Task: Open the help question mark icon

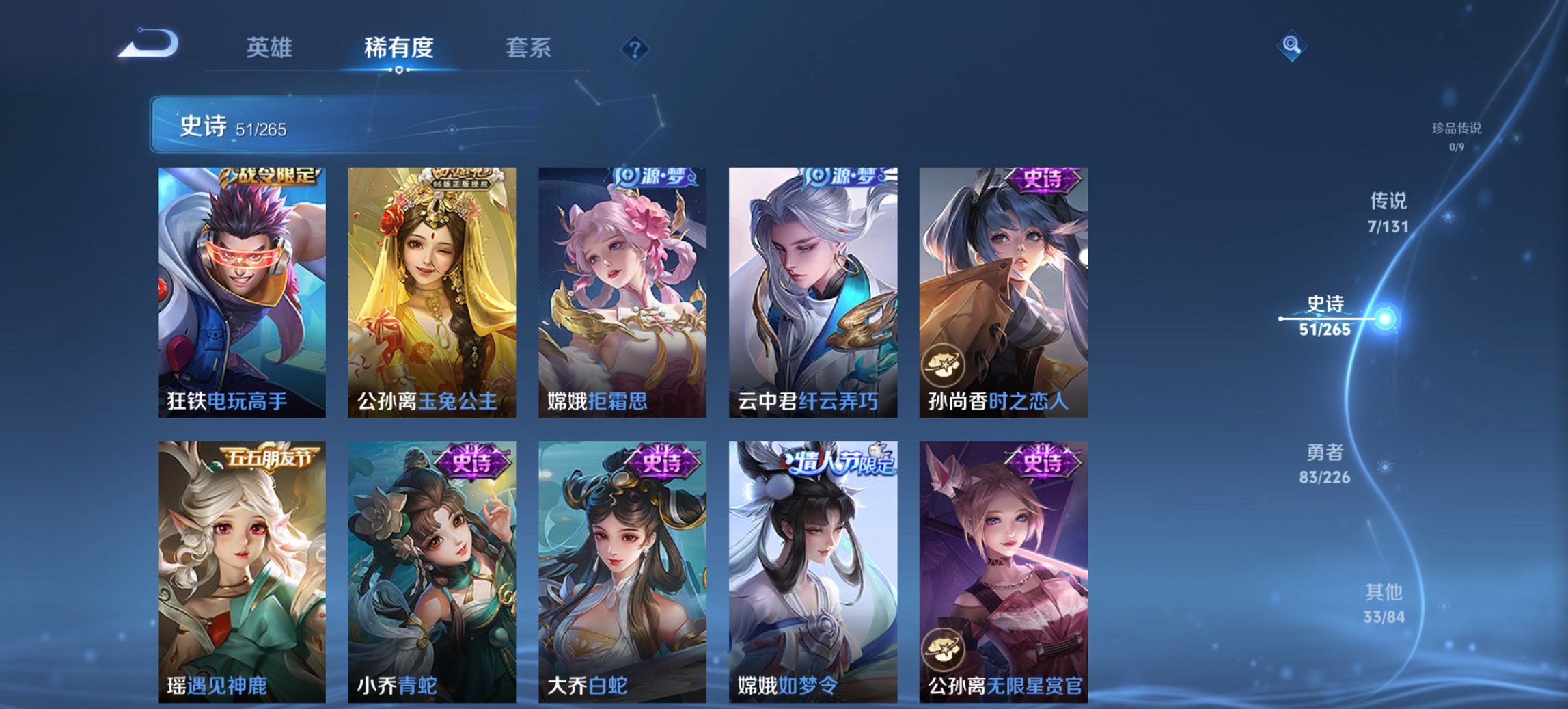Action: click(x=635, y=48)
